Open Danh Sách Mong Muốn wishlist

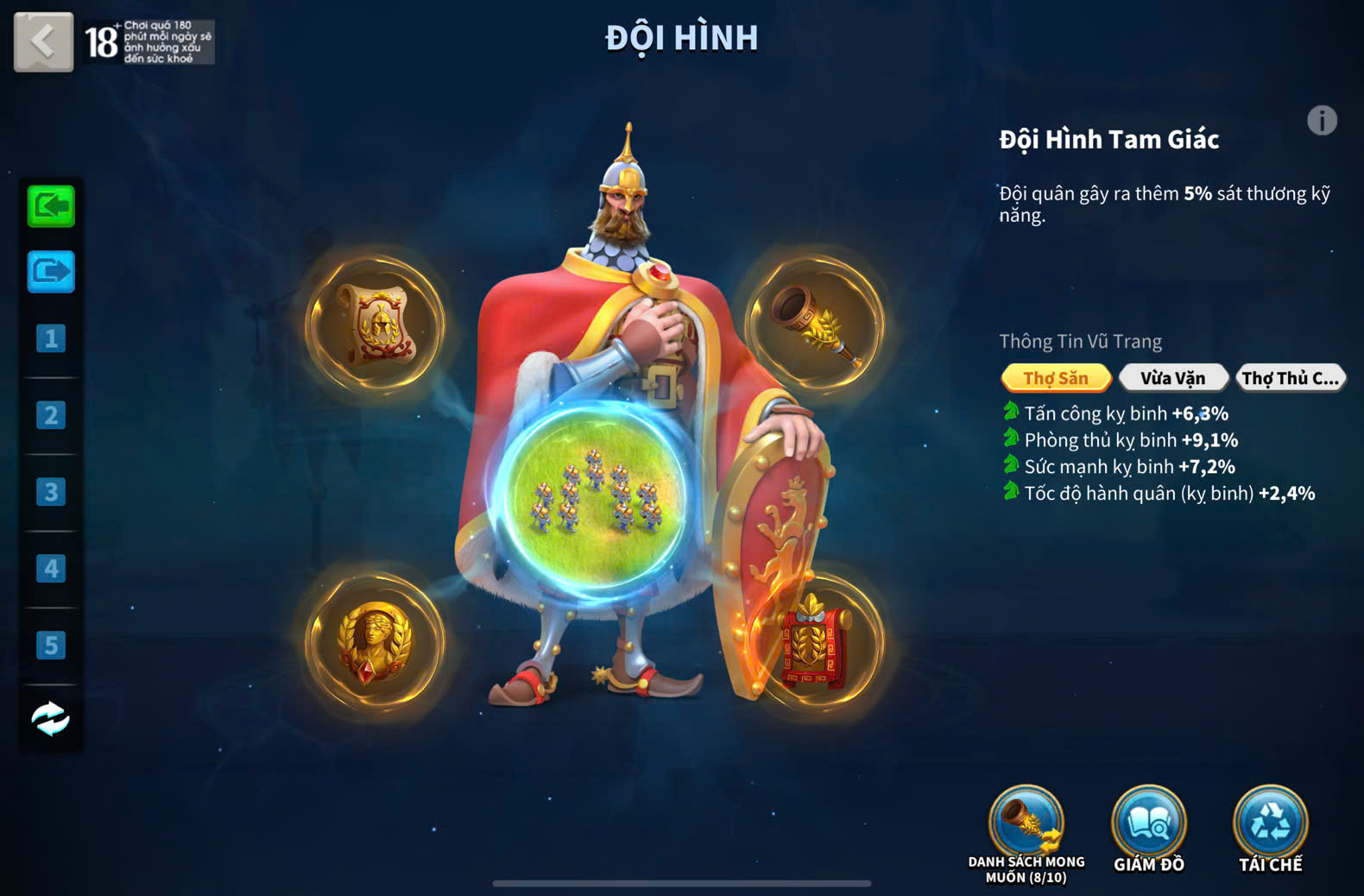tap(1026, 825)
